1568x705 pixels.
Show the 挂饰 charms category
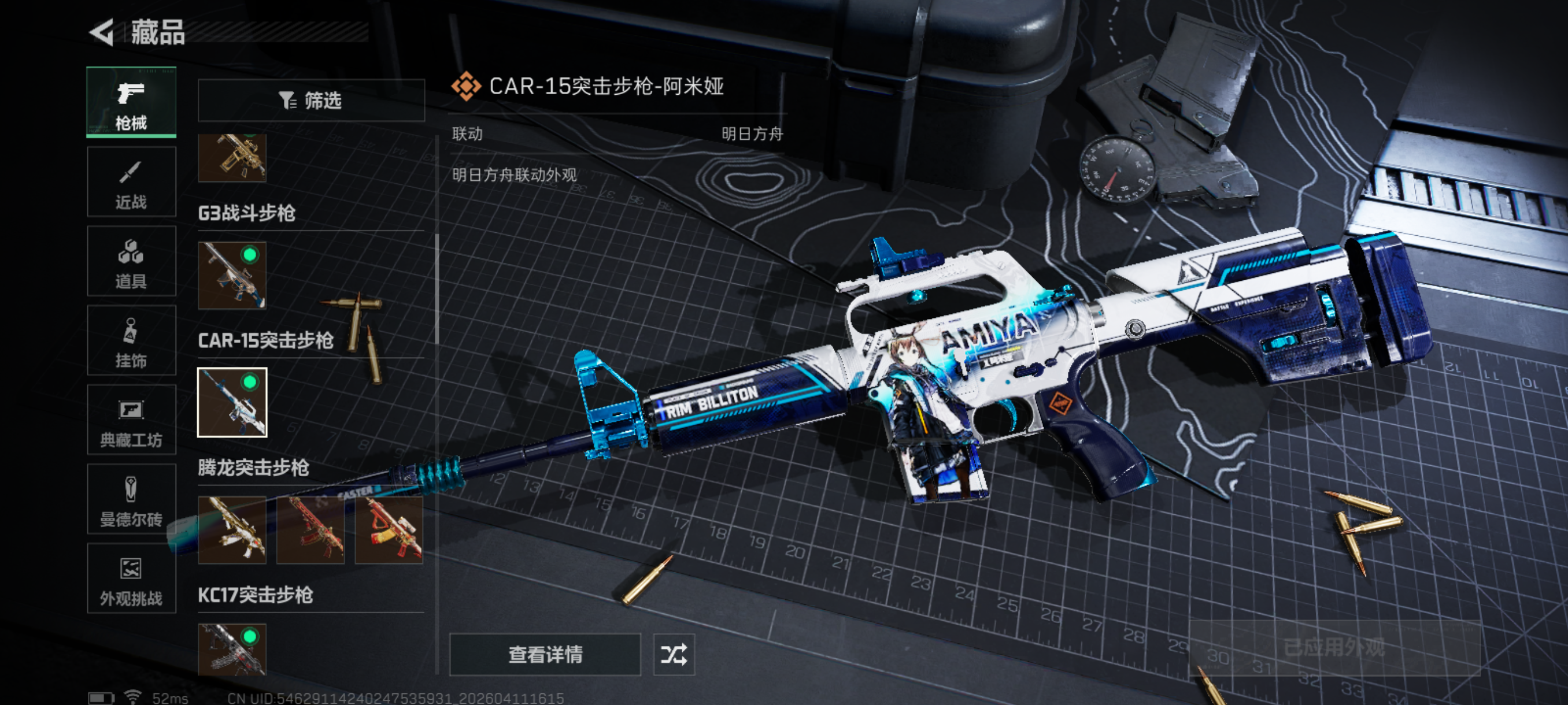tap(131, 340)
